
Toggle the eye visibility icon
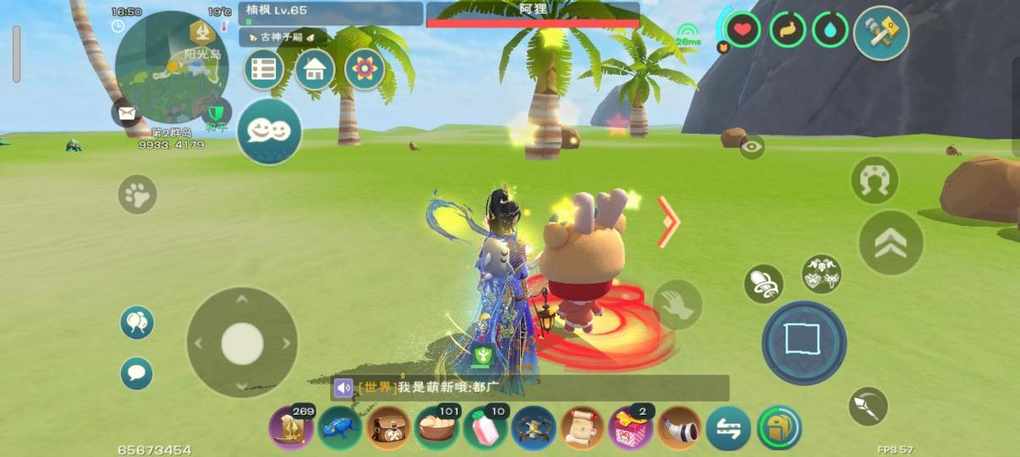tap(752, 147)
